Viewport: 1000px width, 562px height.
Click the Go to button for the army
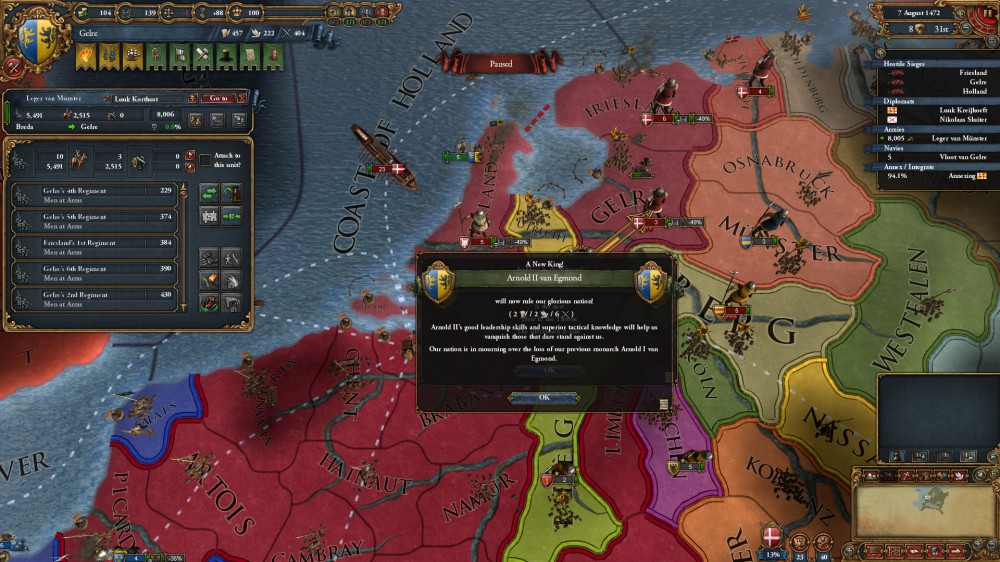pos(216,98)
